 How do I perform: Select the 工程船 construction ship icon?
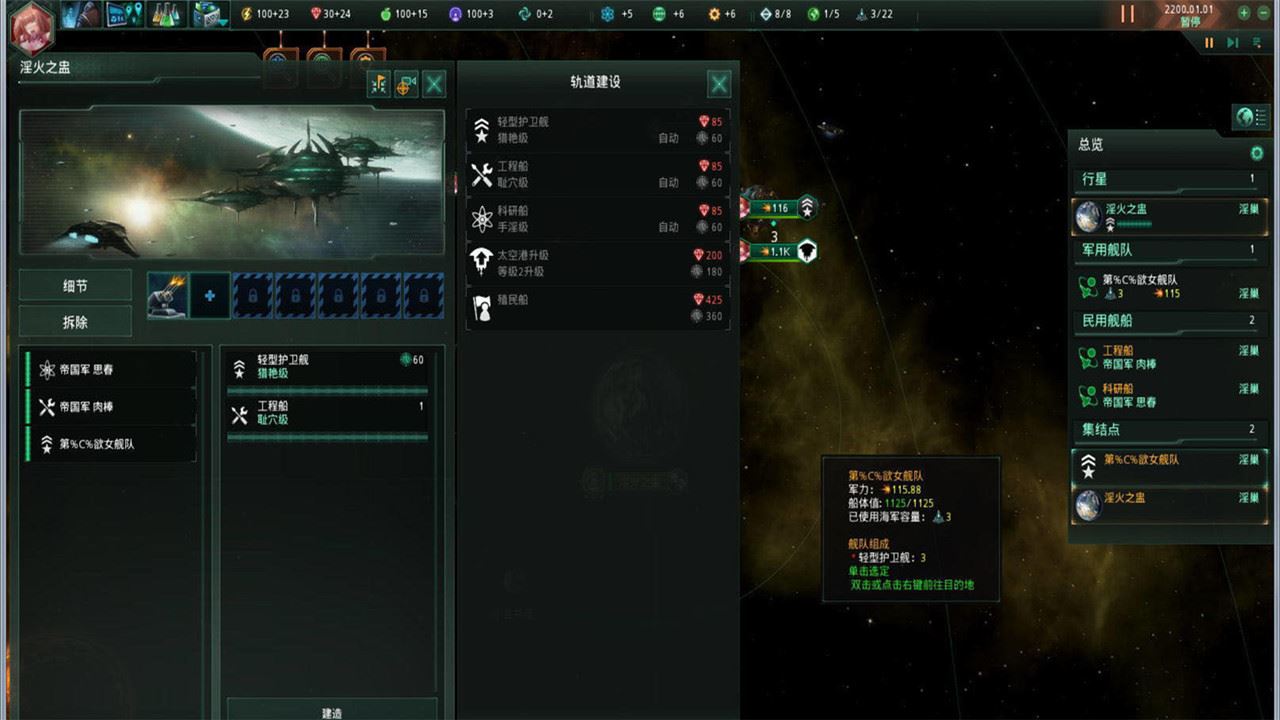[x=481, y=173]
